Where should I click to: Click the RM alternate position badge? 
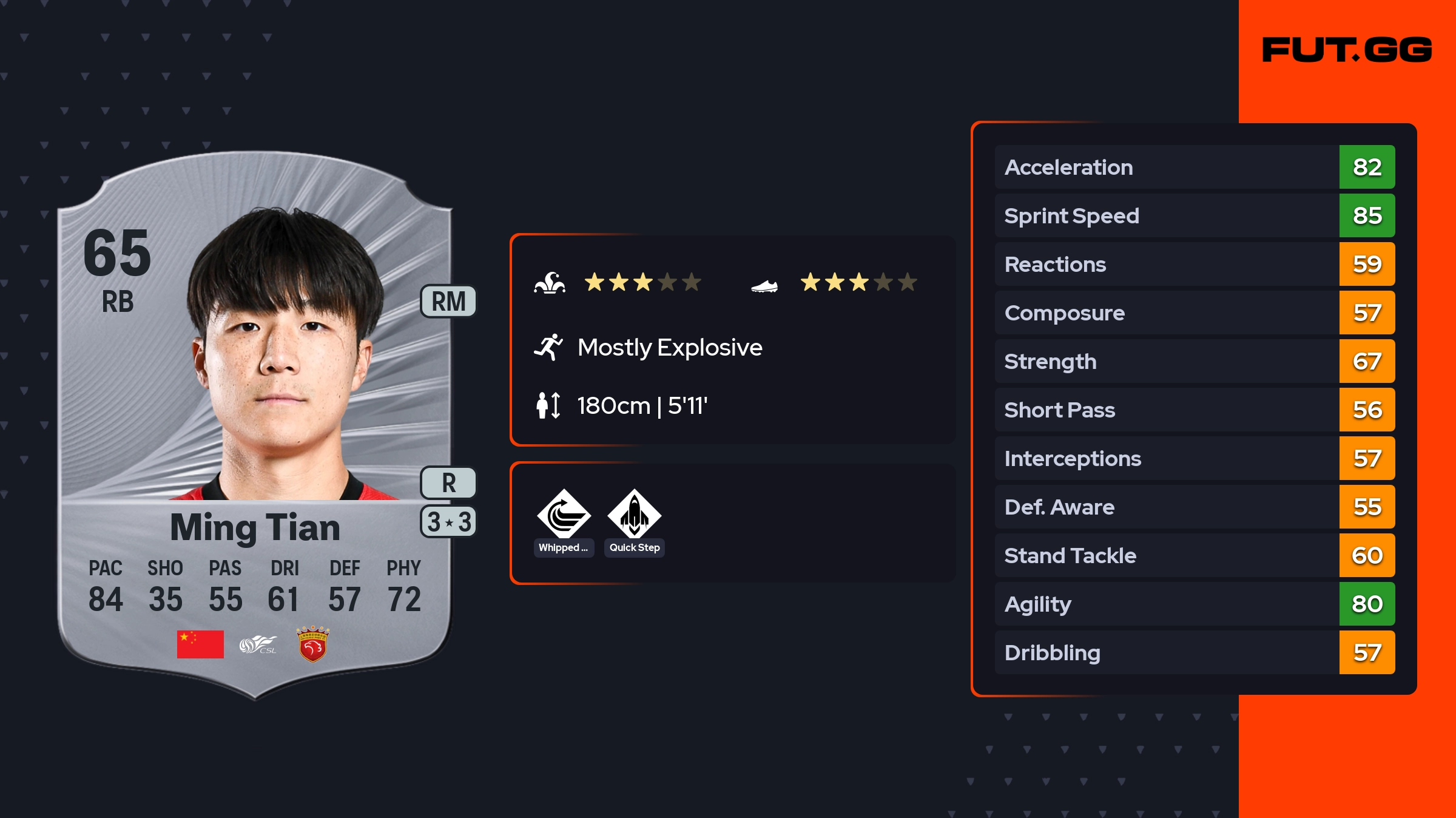[448, 302]
